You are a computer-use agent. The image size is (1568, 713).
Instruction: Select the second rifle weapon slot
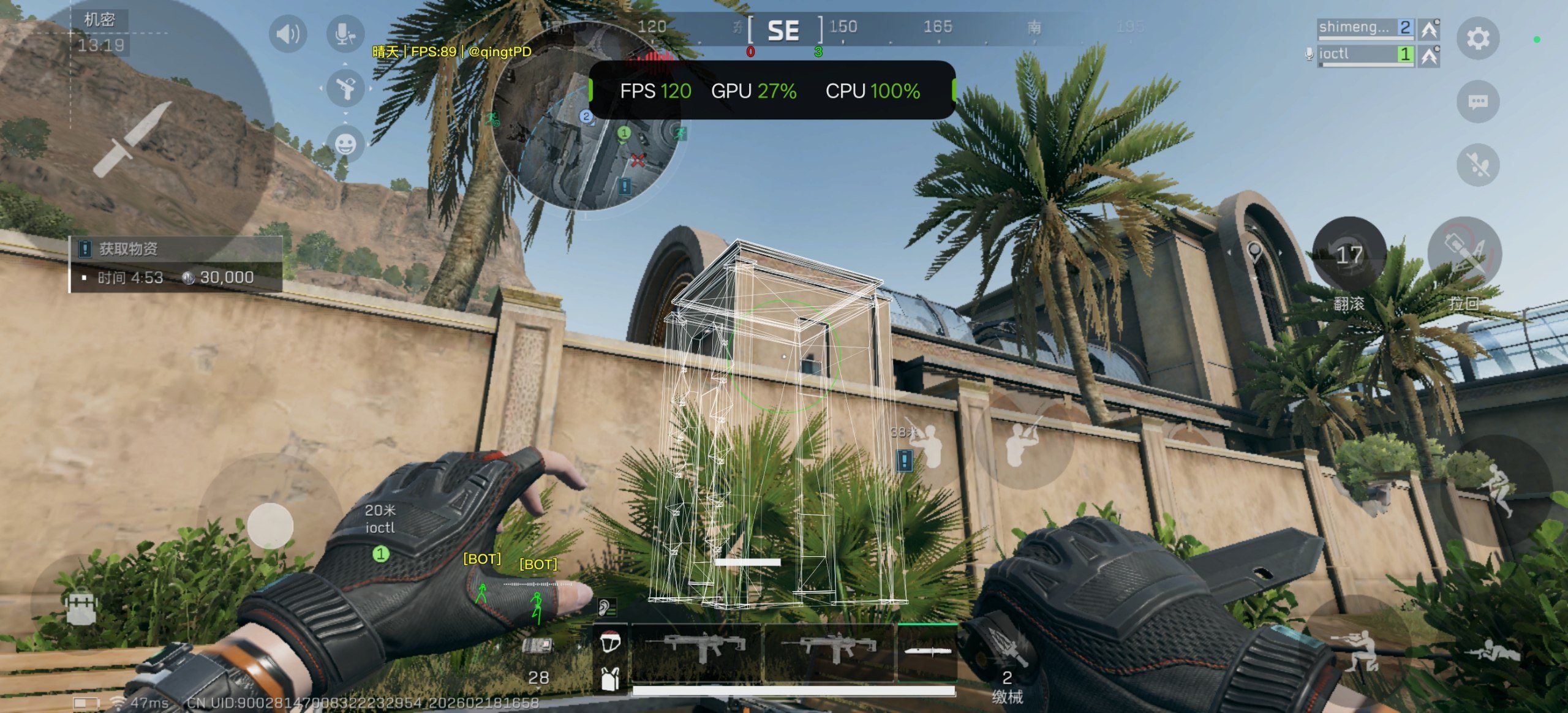coord(830,651)
